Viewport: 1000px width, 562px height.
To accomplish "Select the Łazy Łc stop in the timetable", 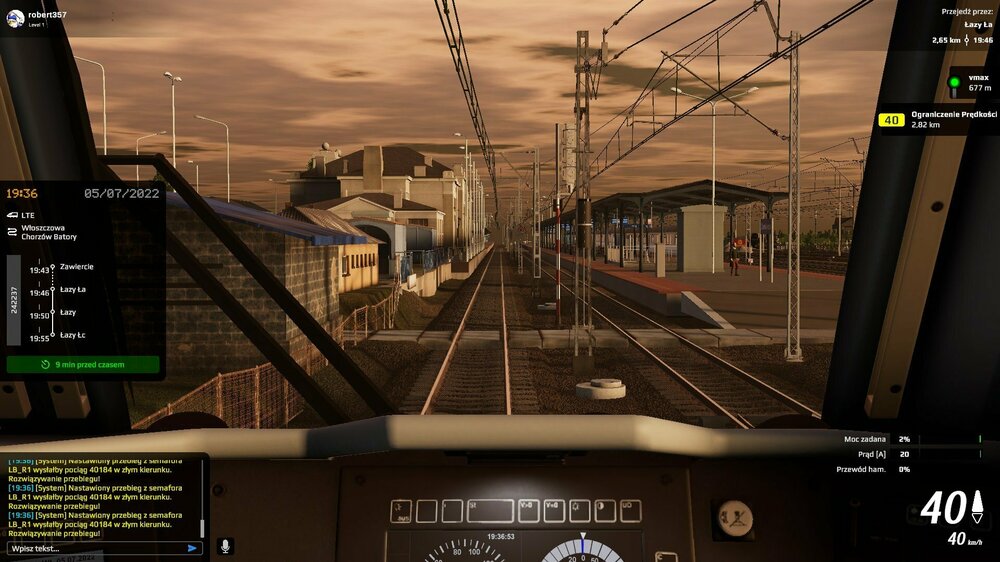I will (x=74, y=337).
